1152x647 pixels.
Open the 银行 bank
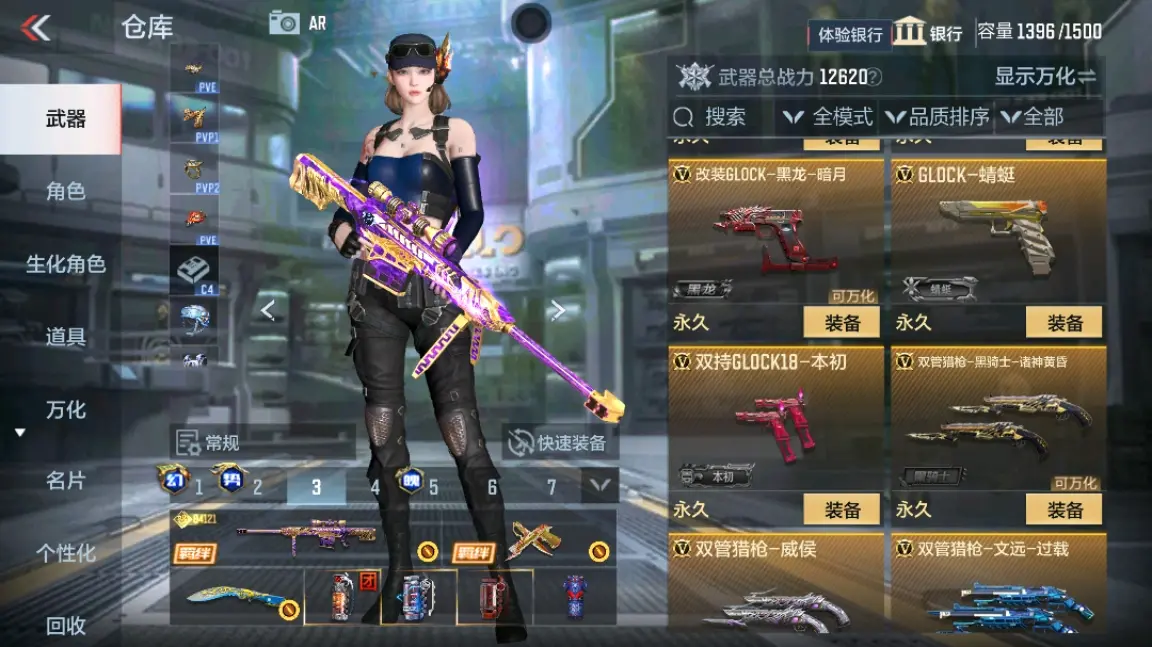[928, 33]
